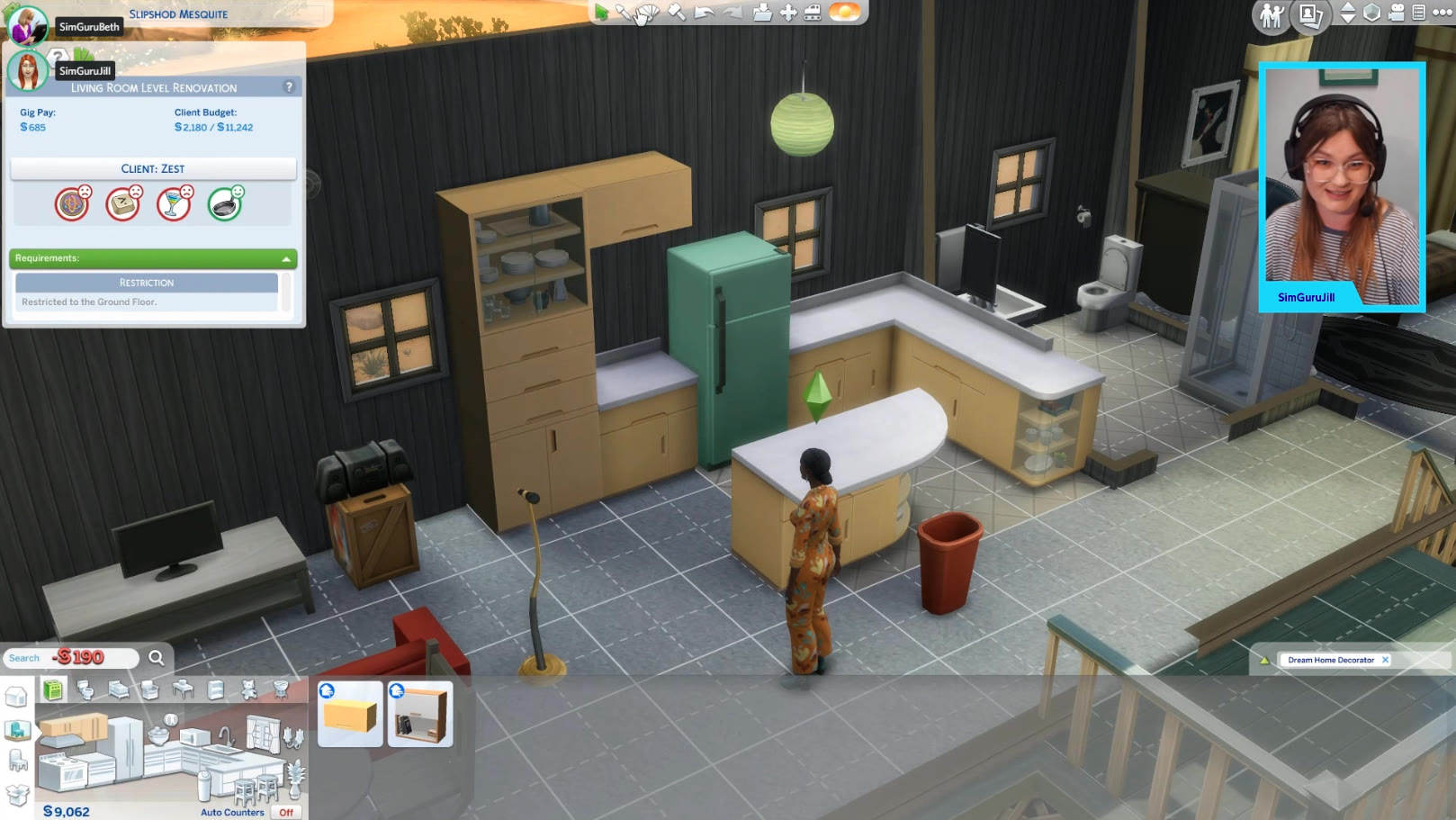Select the open shelf cabinet thumbnail
This screenshot has height=820, width=1456.
pos(420,715)
